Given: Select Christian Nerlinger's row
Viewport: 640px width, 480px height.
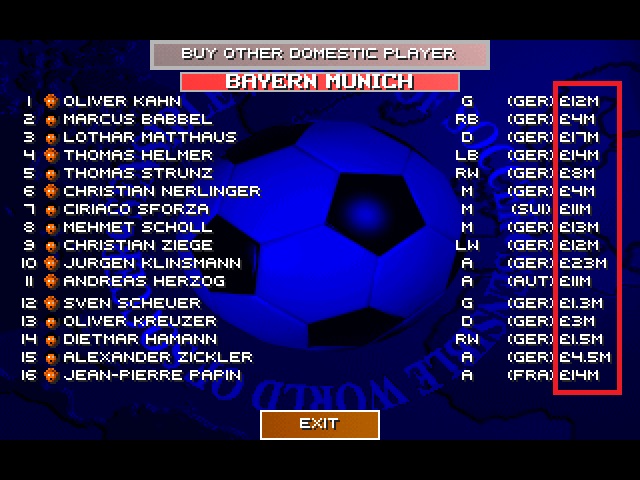Looking at the screenshot, I should [161, 191].
